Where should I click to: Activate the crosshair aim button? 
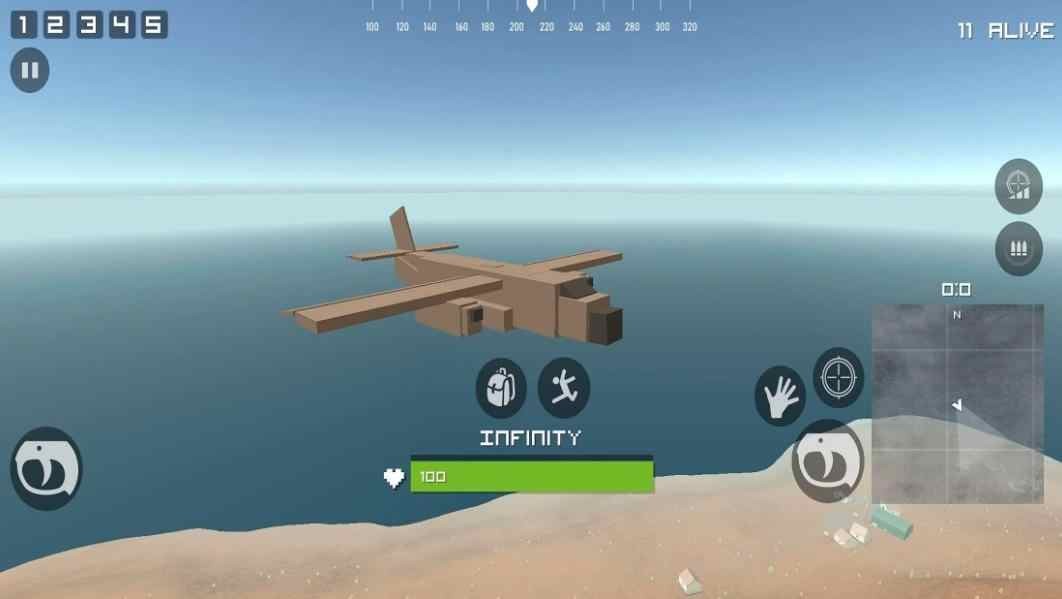click(x=838, y=377)
